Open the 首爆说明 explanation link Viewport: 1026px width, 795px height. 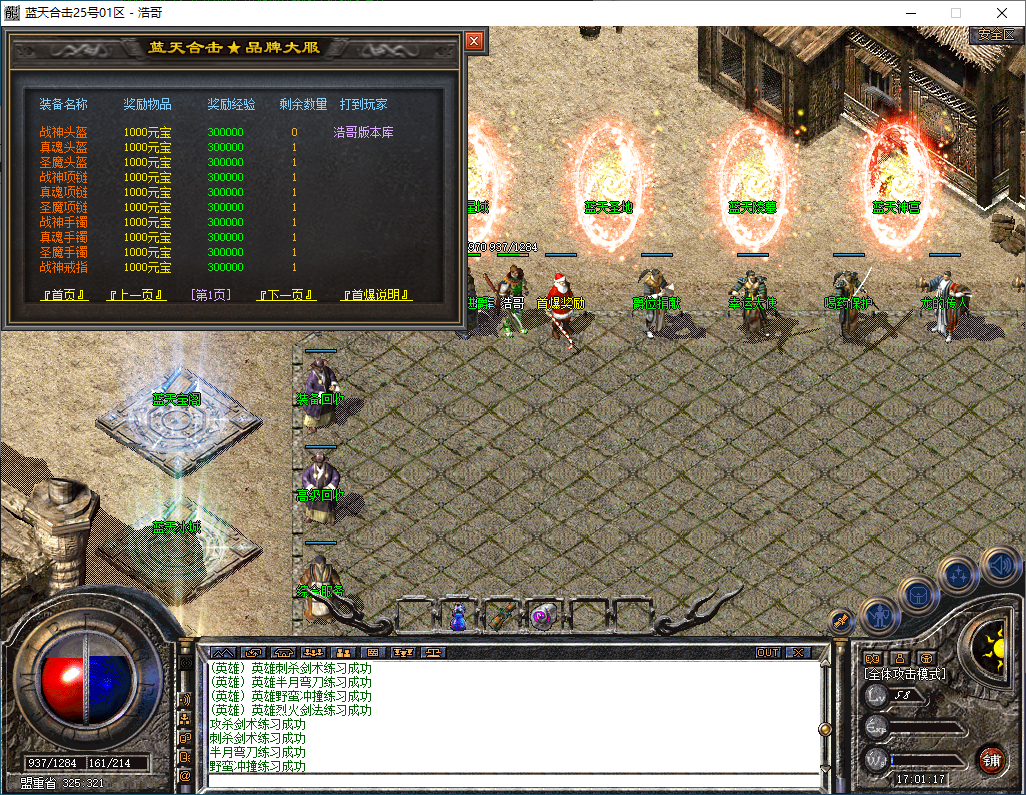[x=377, y=295]
